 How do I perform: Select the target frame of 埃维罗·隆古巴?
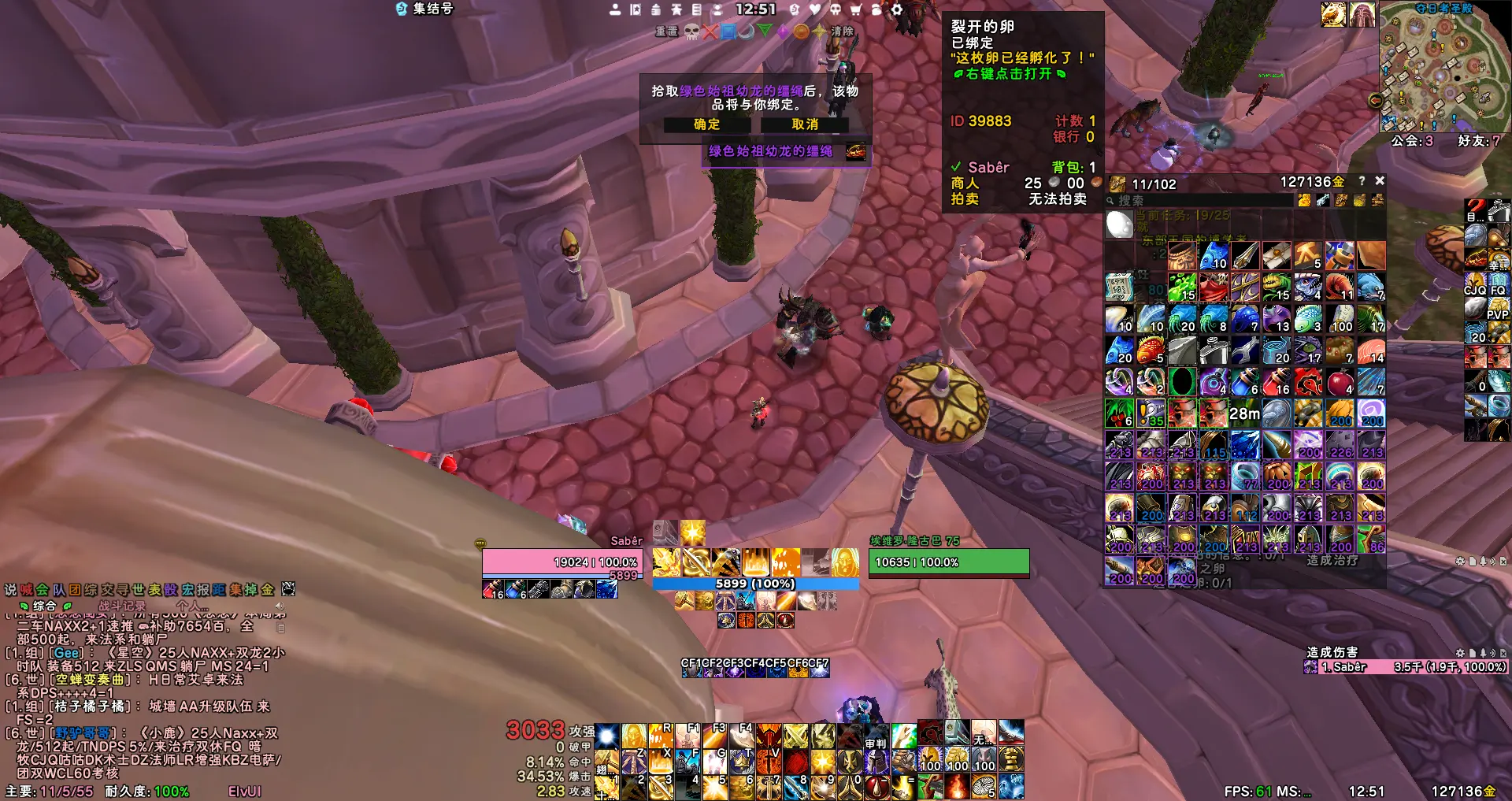948,562
